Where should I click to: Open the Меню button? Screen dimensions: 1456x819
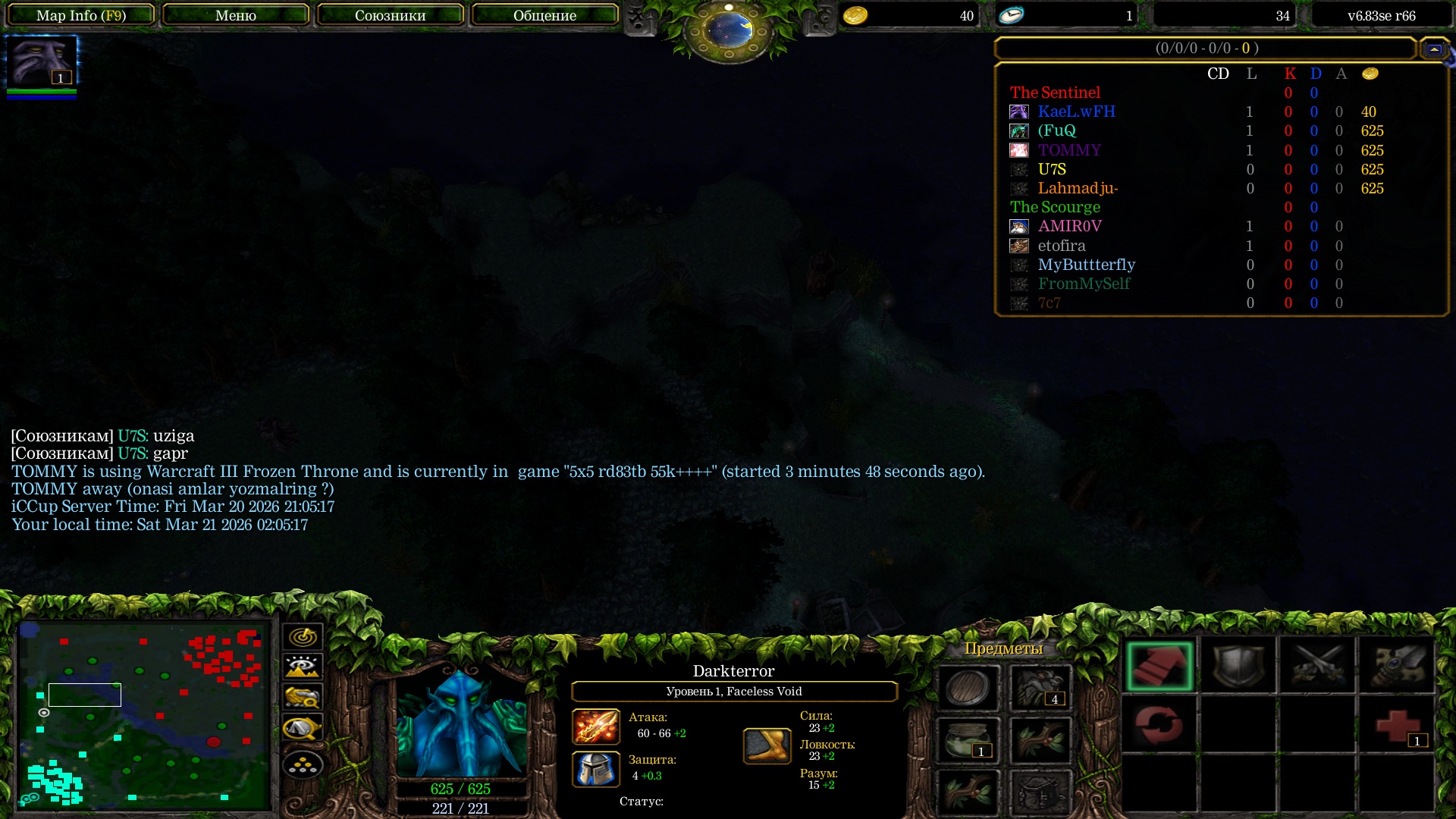[x=236, y=15]
